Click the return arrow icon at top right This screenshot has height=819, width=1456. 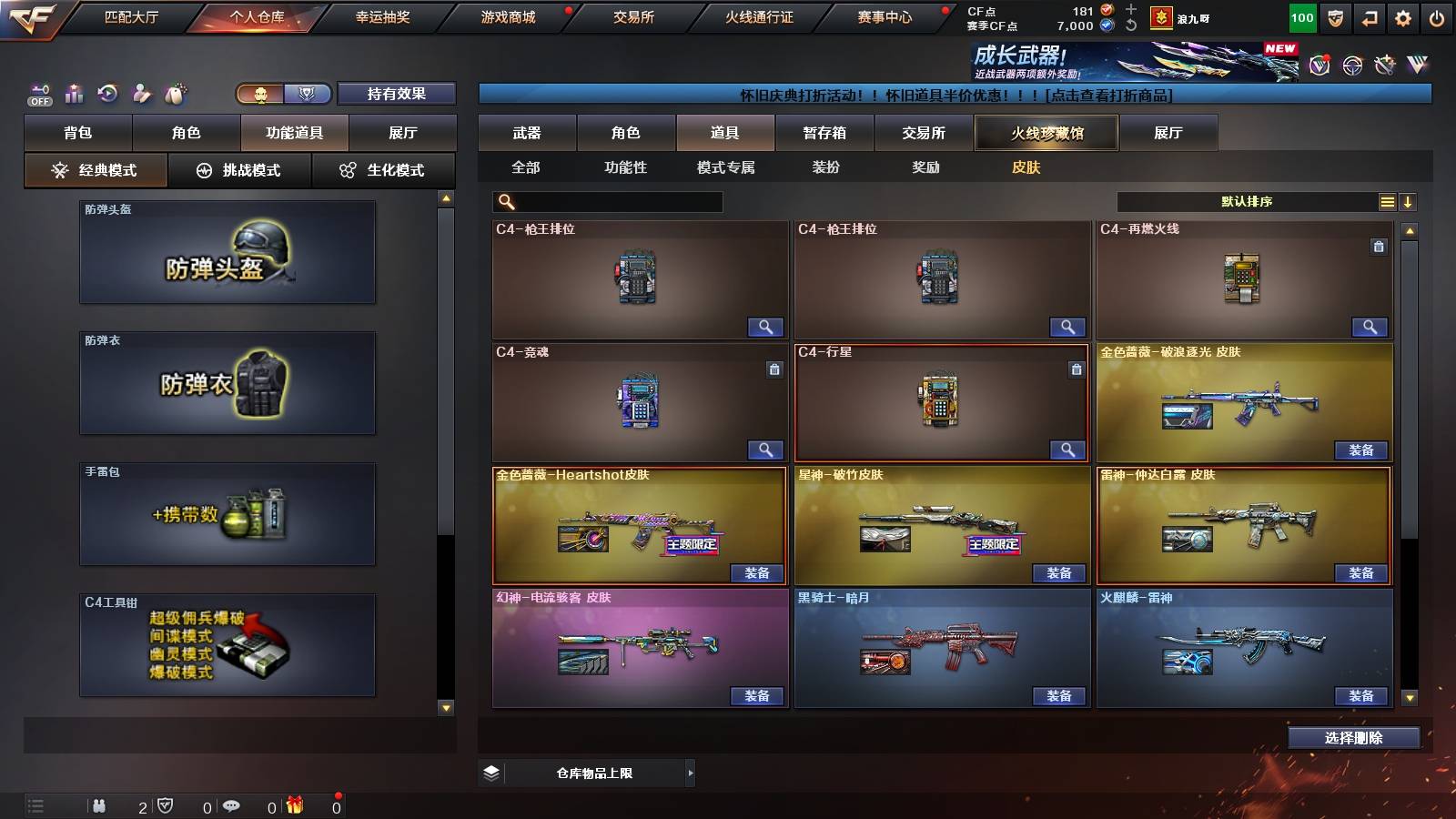(x=1367, y=16)
